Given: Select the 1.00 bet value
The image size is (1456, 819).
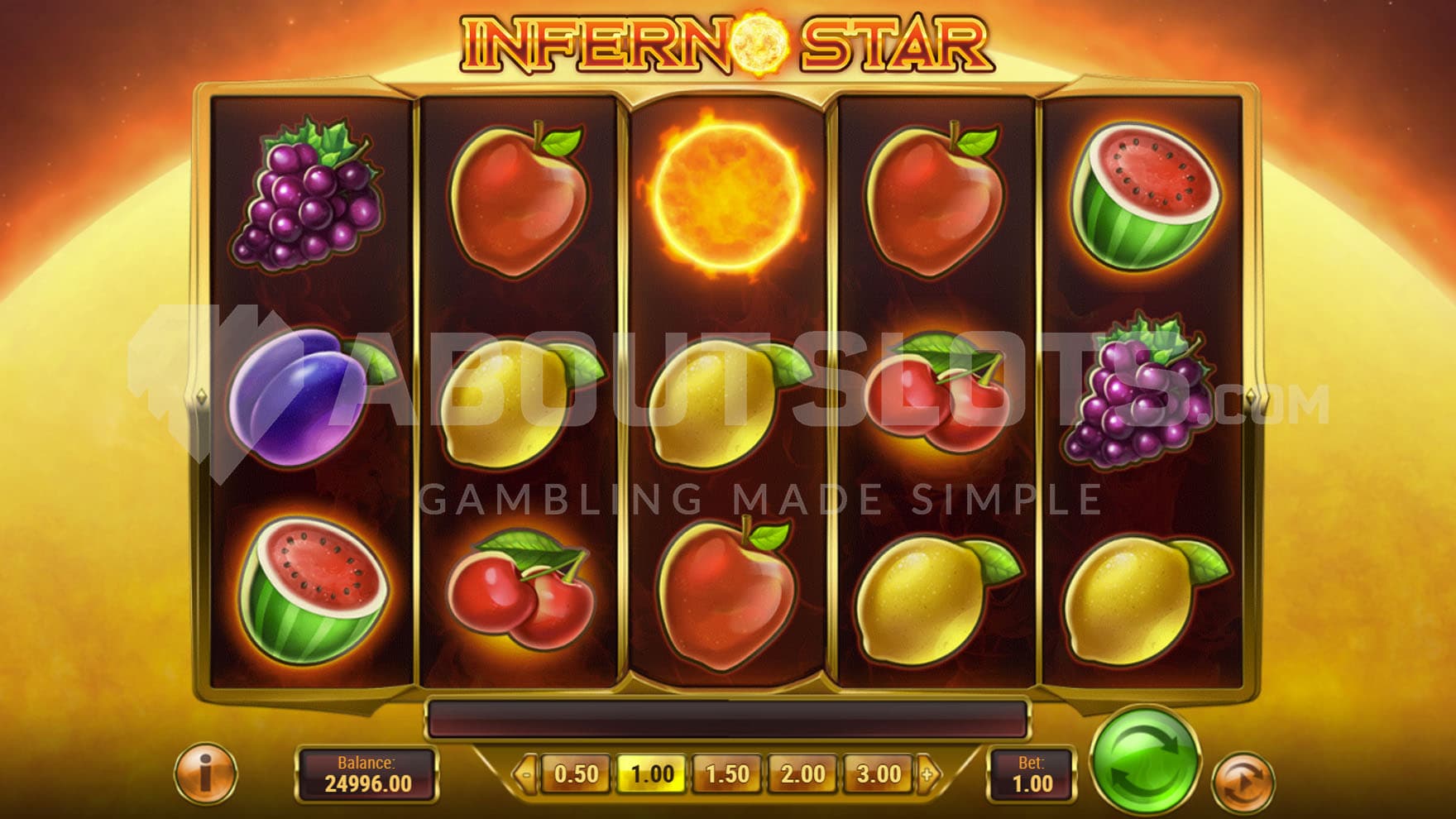Looking at the screenshot, I should pyautogui.click(x=652, y=774).
